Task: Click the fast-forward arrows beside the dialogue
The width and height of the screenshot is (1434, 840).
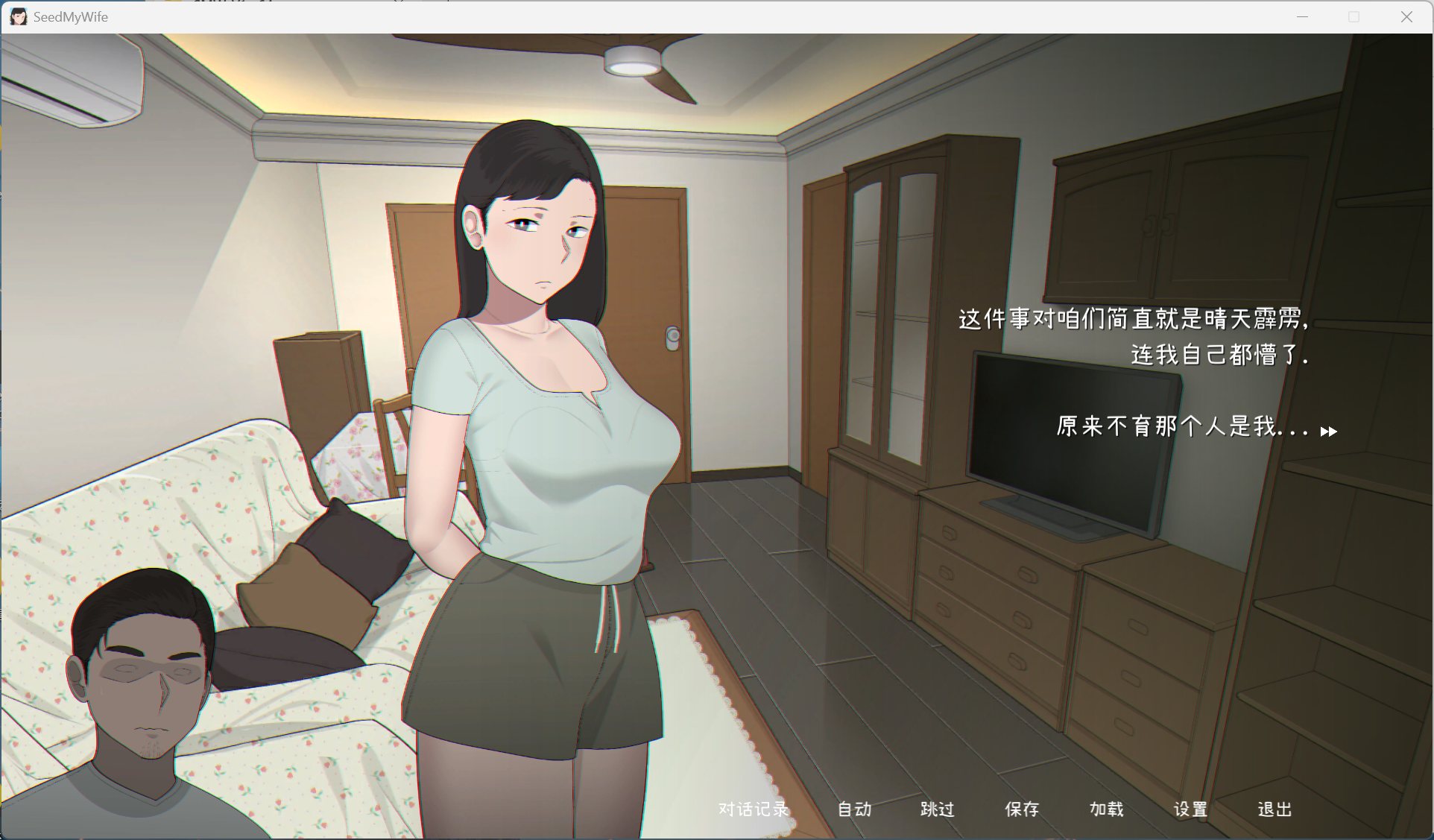Action: 1329,431
